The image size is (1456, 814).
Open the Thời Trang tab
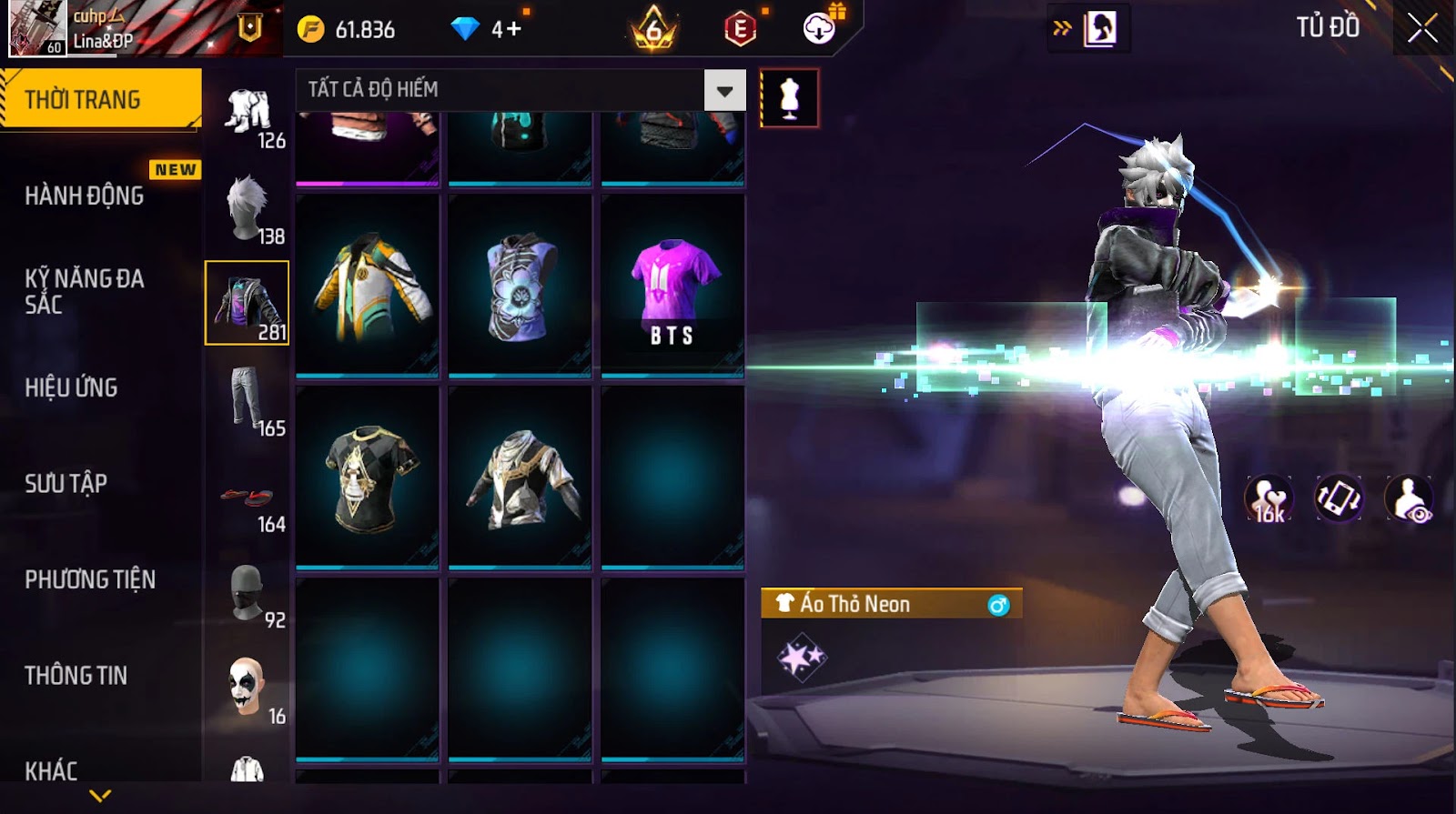(100, 99)
